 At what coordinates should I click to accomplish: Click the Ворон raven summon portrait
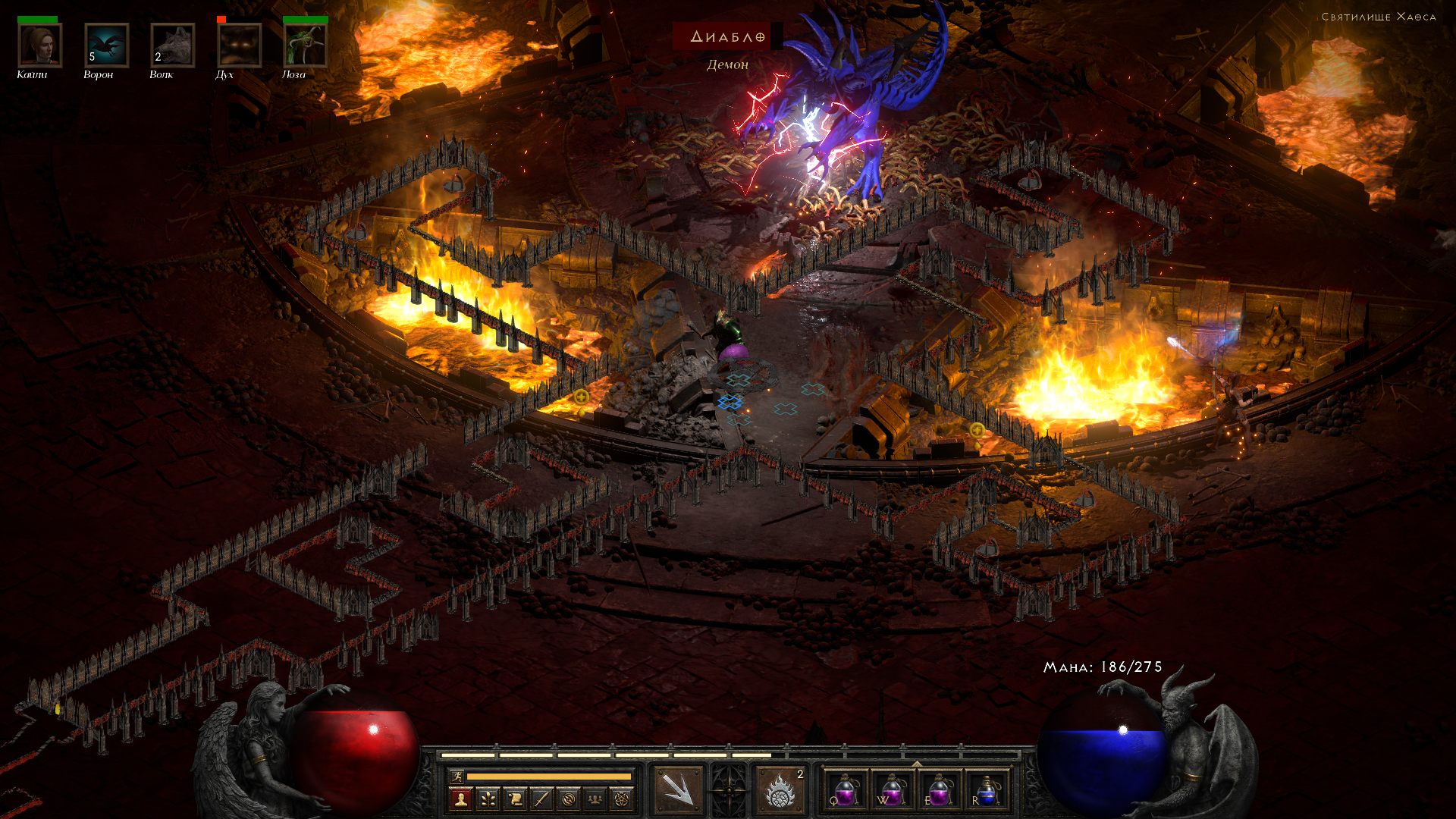coord(106,45)
